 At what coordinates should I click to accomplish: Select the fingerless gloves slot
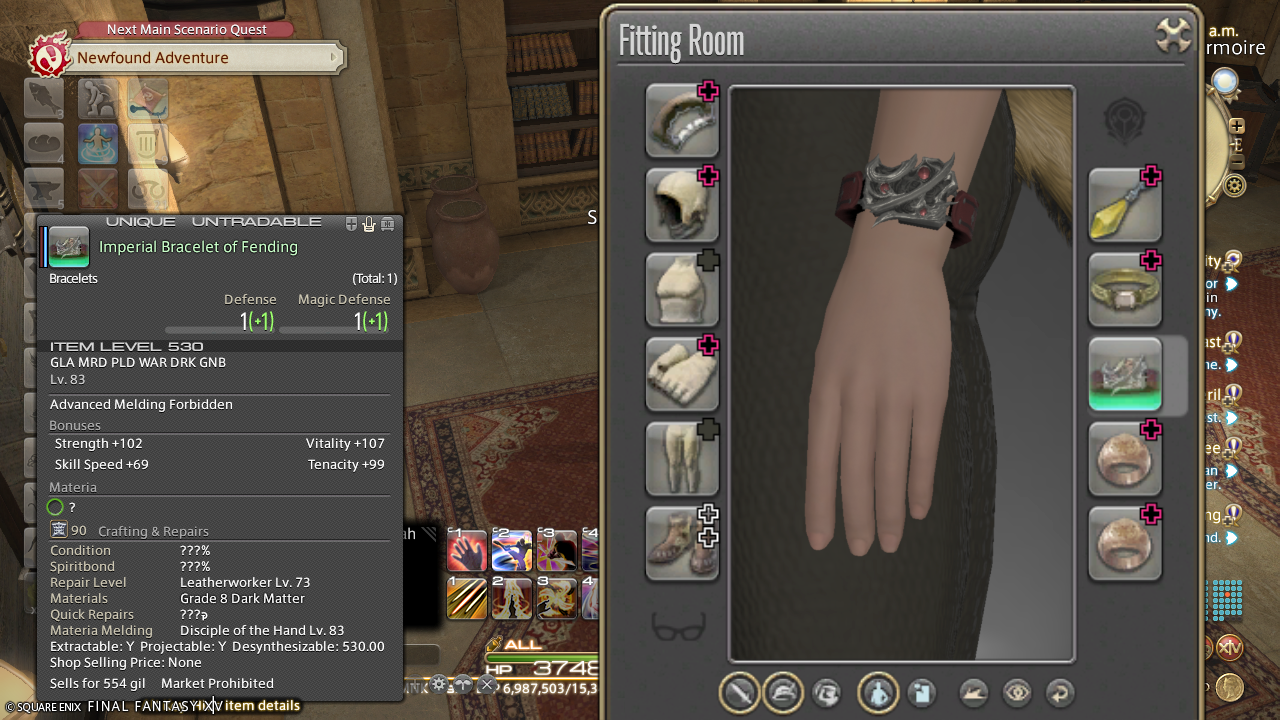click(x=681, y=374)
